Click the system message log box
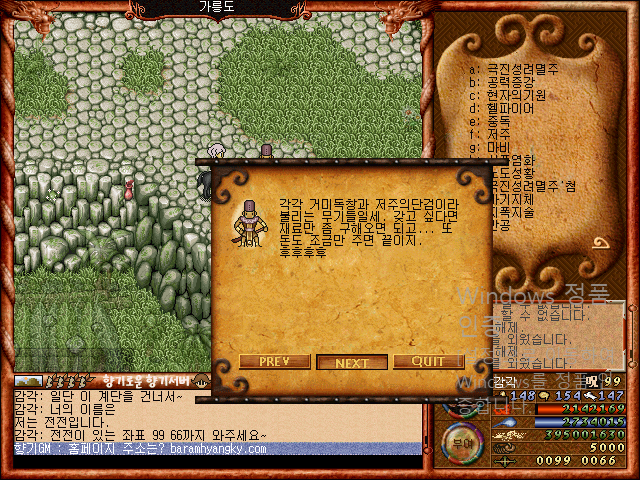Image resolution: width=640 pixels, height=480 pixels. [x=558, y=337]
